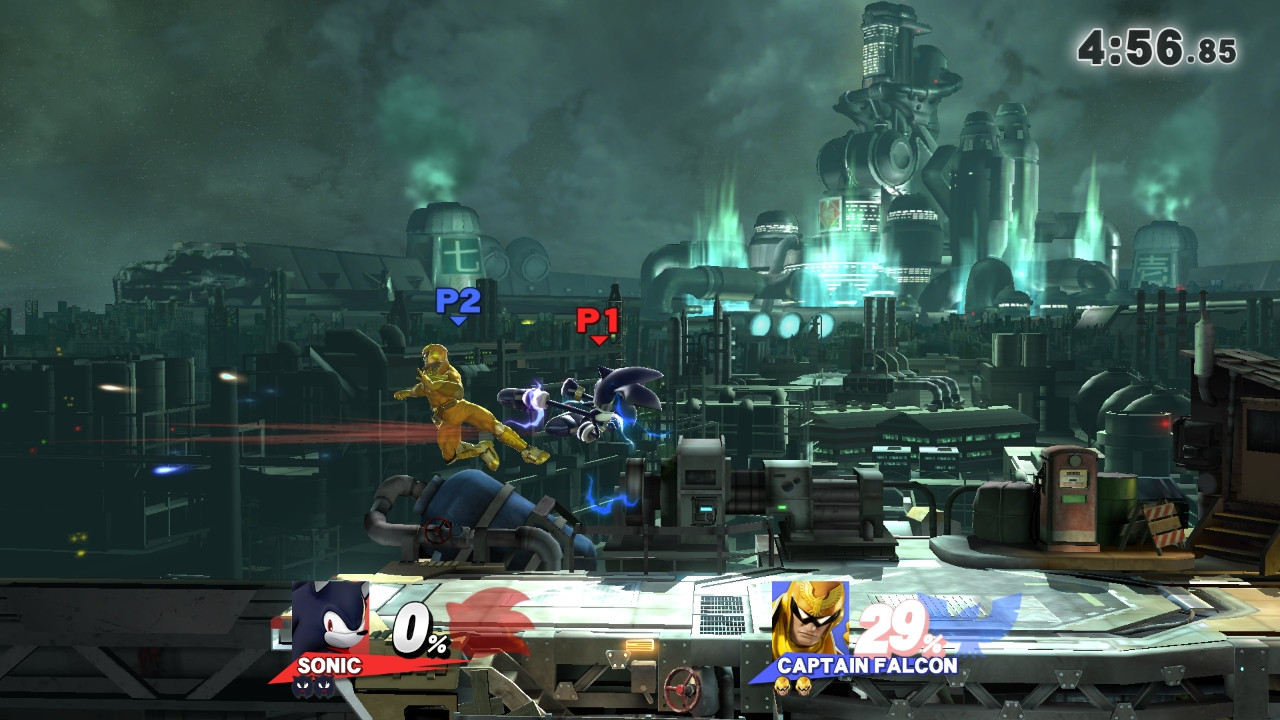The height and width of the screenshot is (720, 1280).
Task: Select the P1 marker's downward arrow
Action: pyautogui.click(x=597, y=340)
